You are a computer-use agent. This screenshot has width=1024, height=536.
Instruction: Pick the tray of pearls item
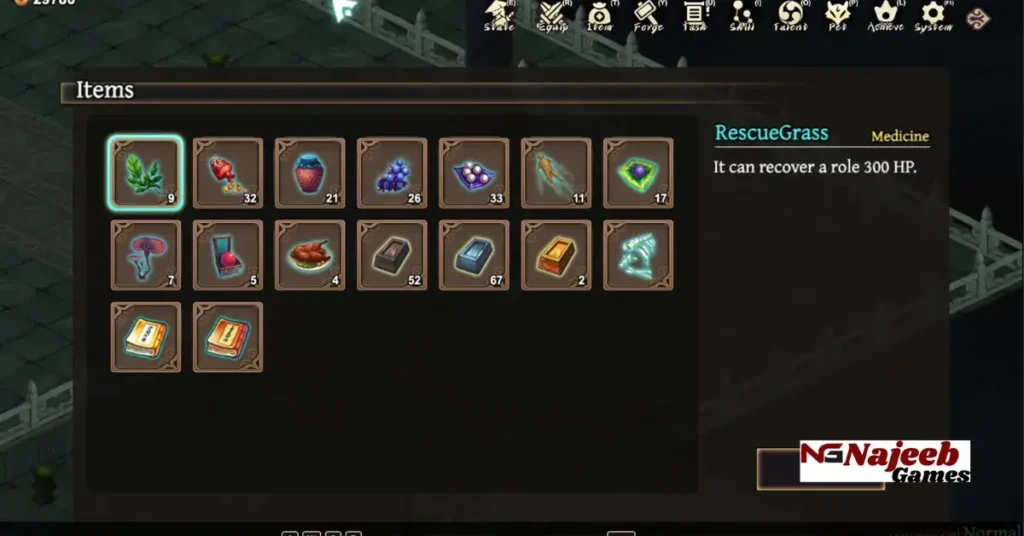click(474, 173)
